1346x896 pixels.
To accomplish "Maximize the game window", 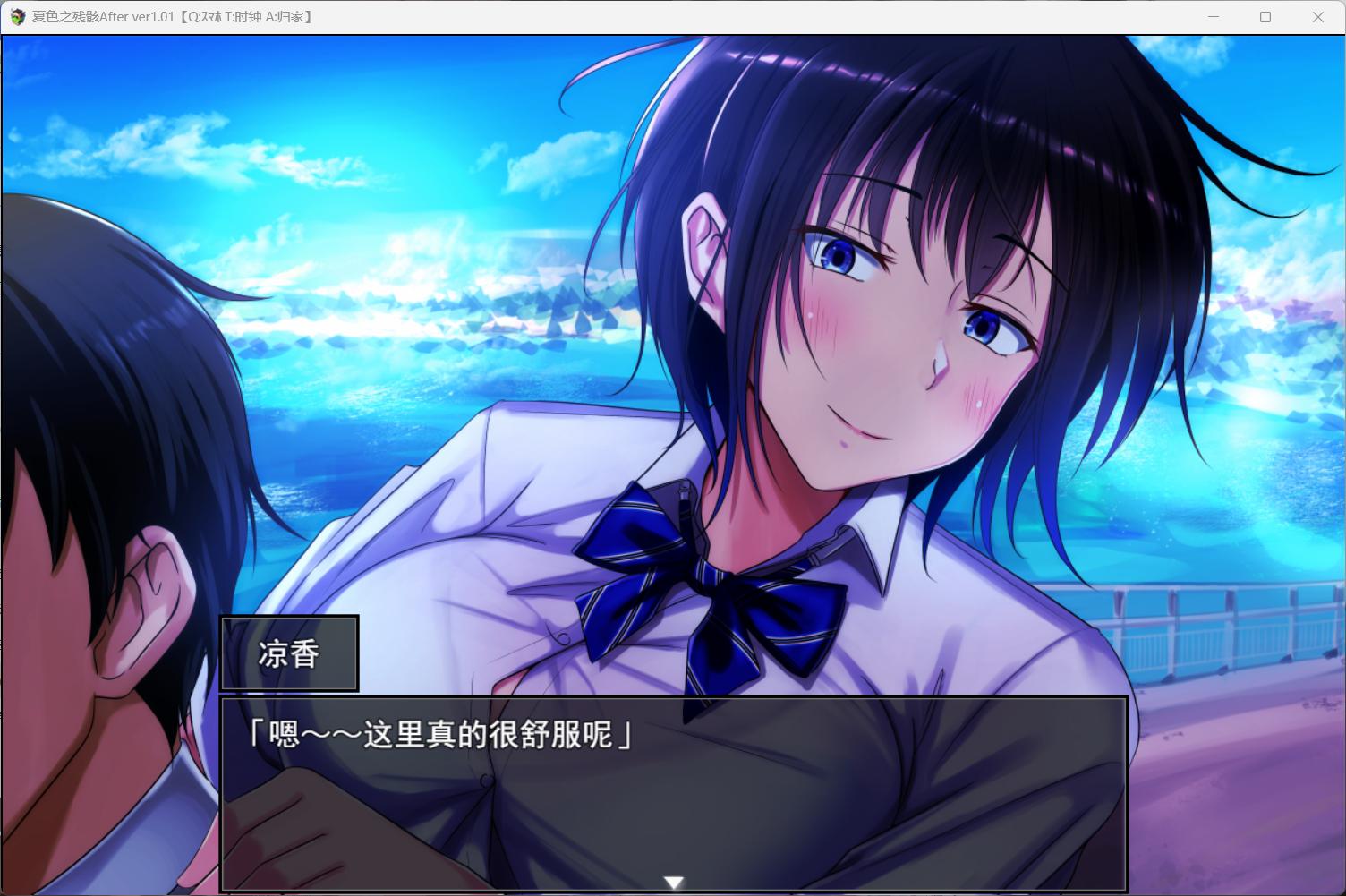I will [x=1265, y=16].
